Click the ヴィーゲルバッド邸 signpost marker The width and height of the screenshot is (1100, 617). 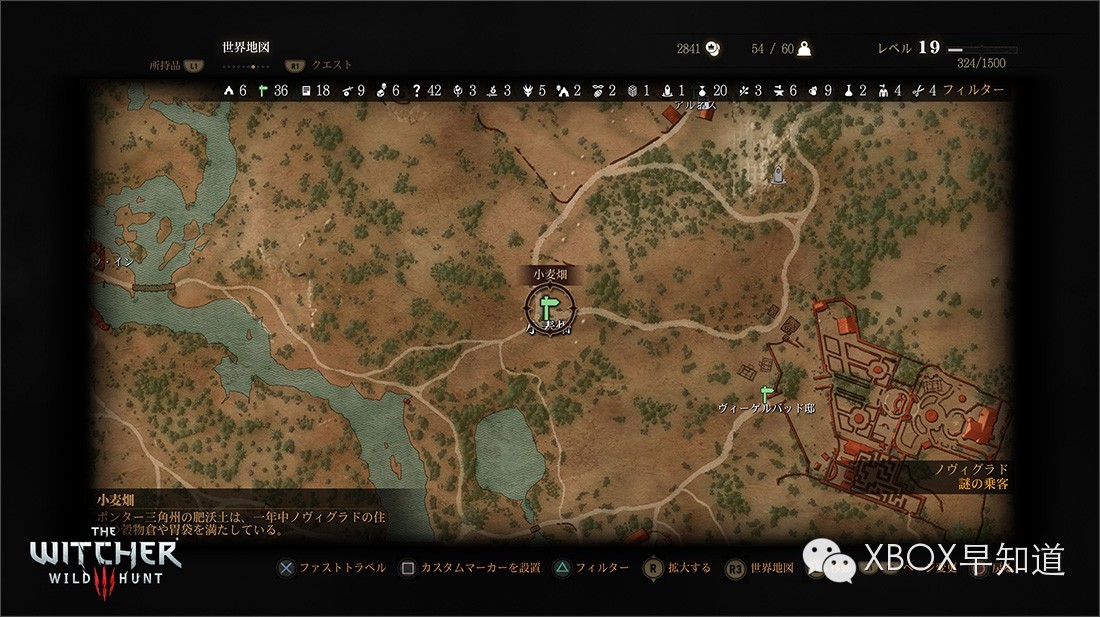tap(767, 393)
